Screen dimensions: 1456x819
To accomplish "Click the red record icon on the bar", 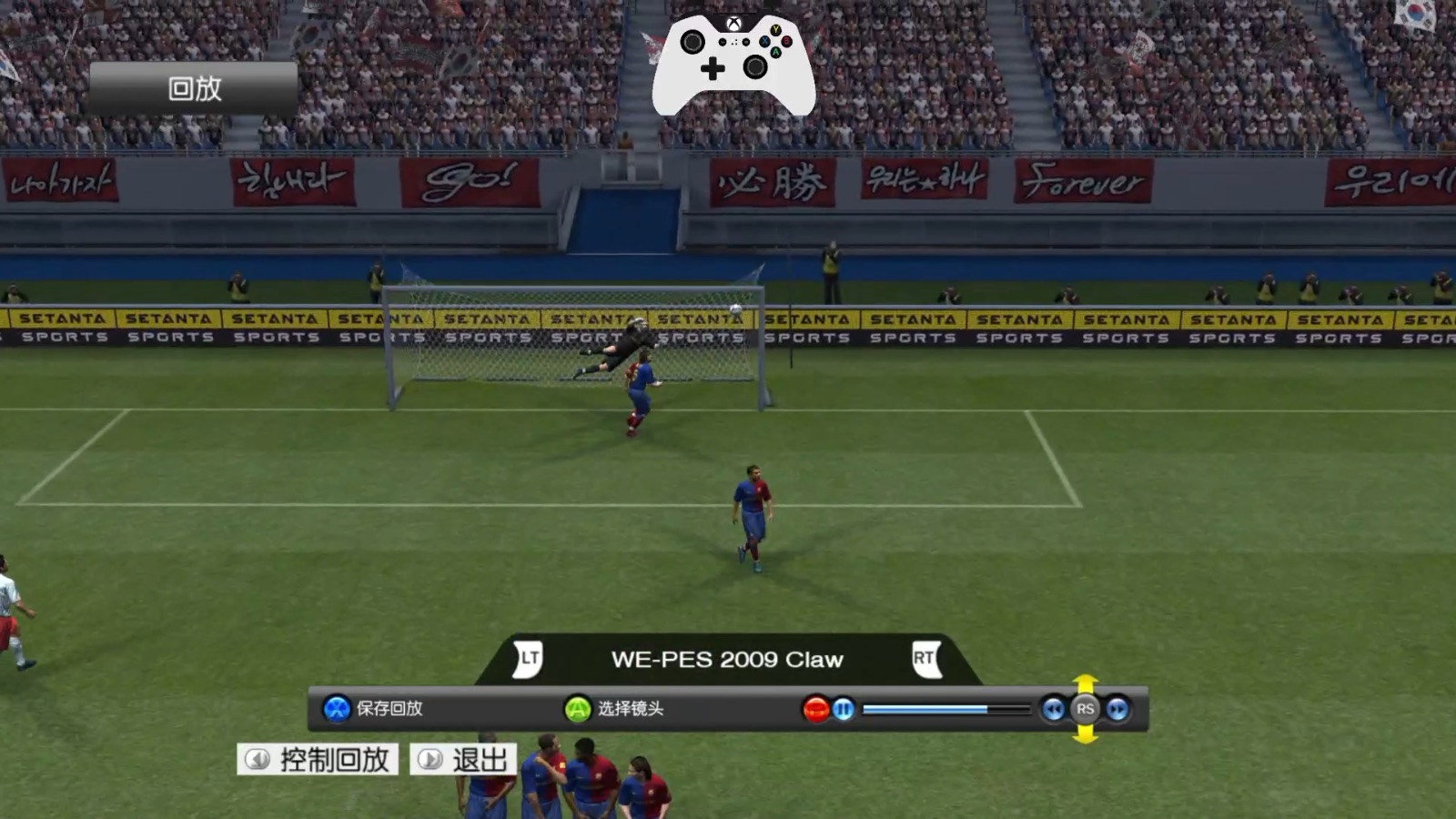I will (x=816, y=710).
